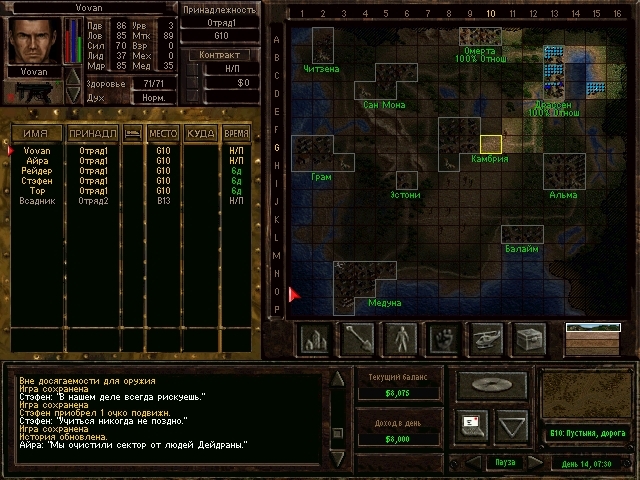Select Рейдер in the team list
The width and height of the screenshot is (640, 480).
click(36, 171)
